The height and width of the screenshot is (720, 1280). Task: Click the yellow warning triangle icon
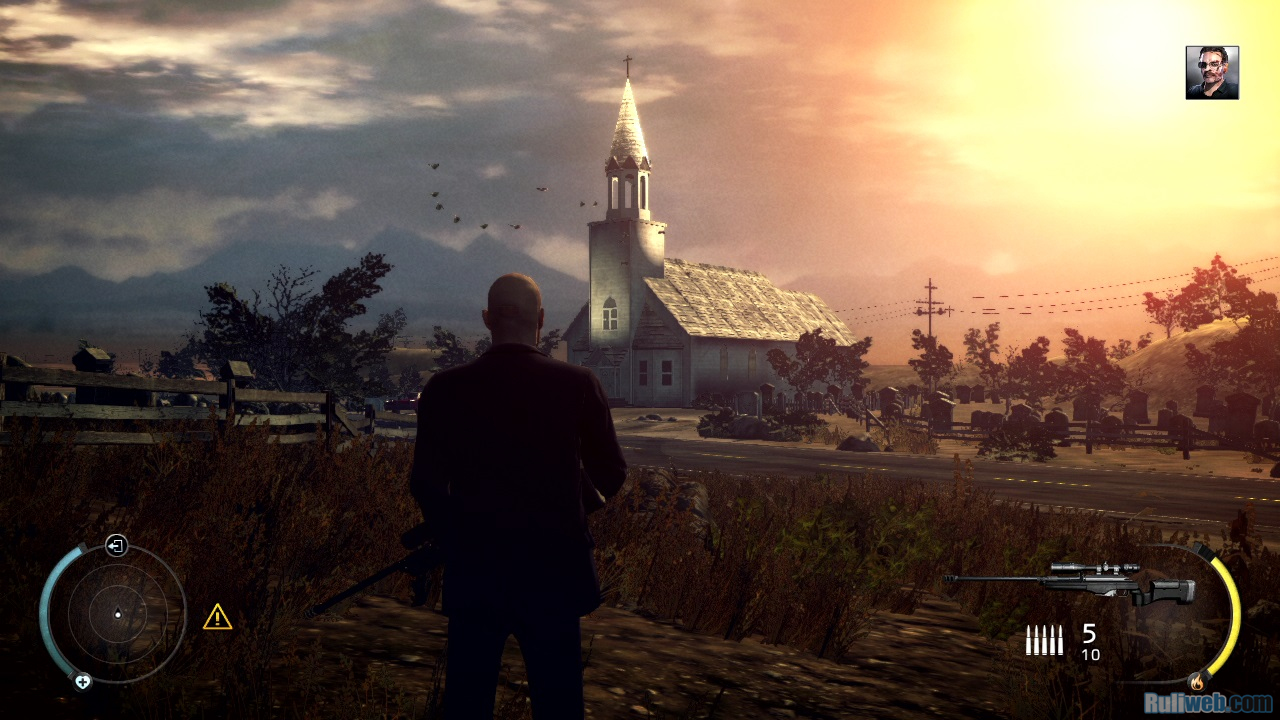click(x=217, y=617)
